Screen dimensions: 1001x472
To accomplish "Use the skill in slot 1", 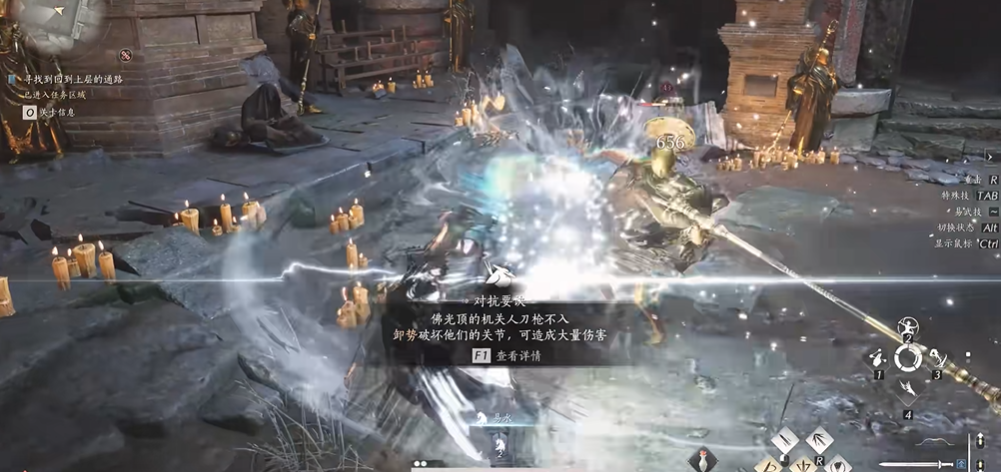I will coord(877,359).
